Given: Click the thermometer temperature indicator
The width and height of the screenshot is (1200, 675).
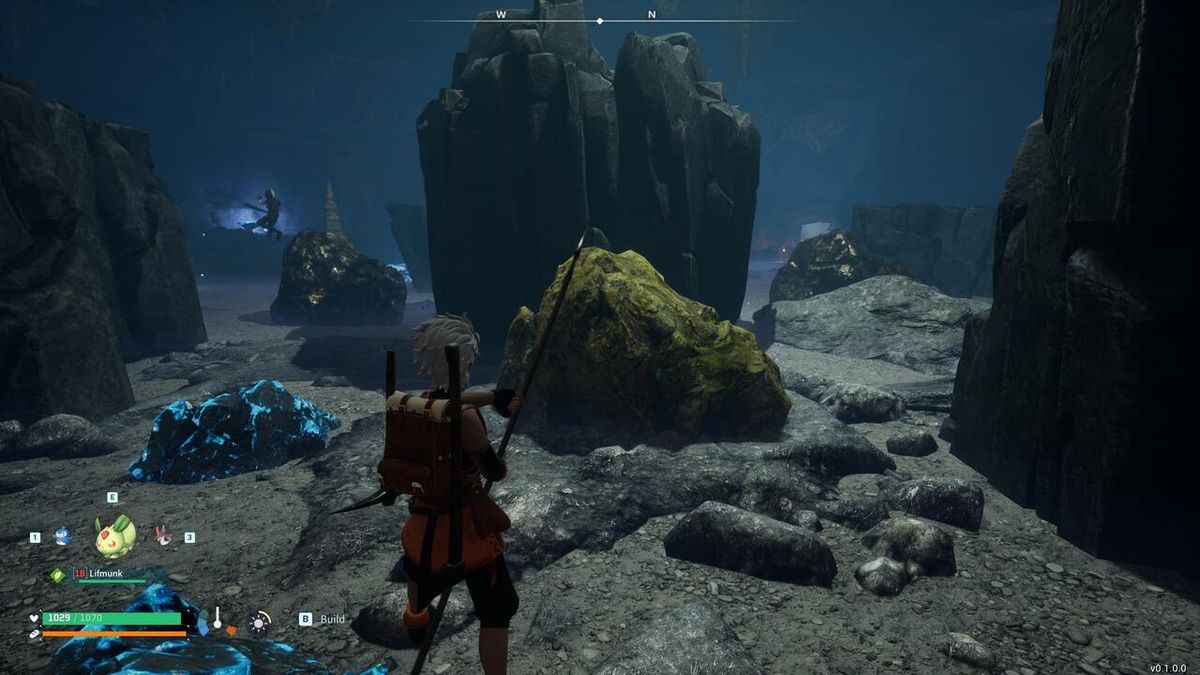Looking at the screenshot, I should click(x=216, y=620).
